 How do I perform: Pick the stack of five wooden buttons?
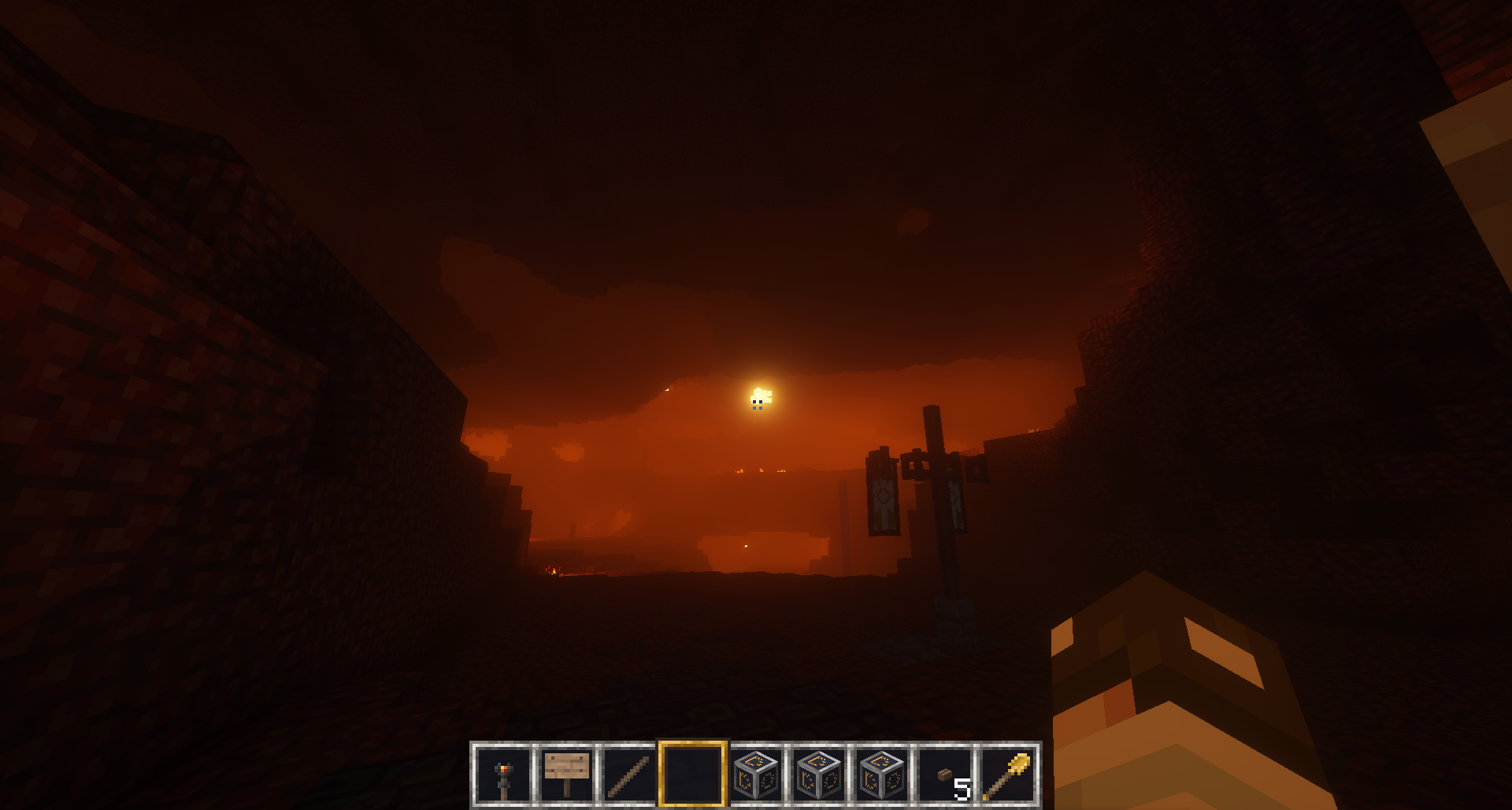pos(946,775)
